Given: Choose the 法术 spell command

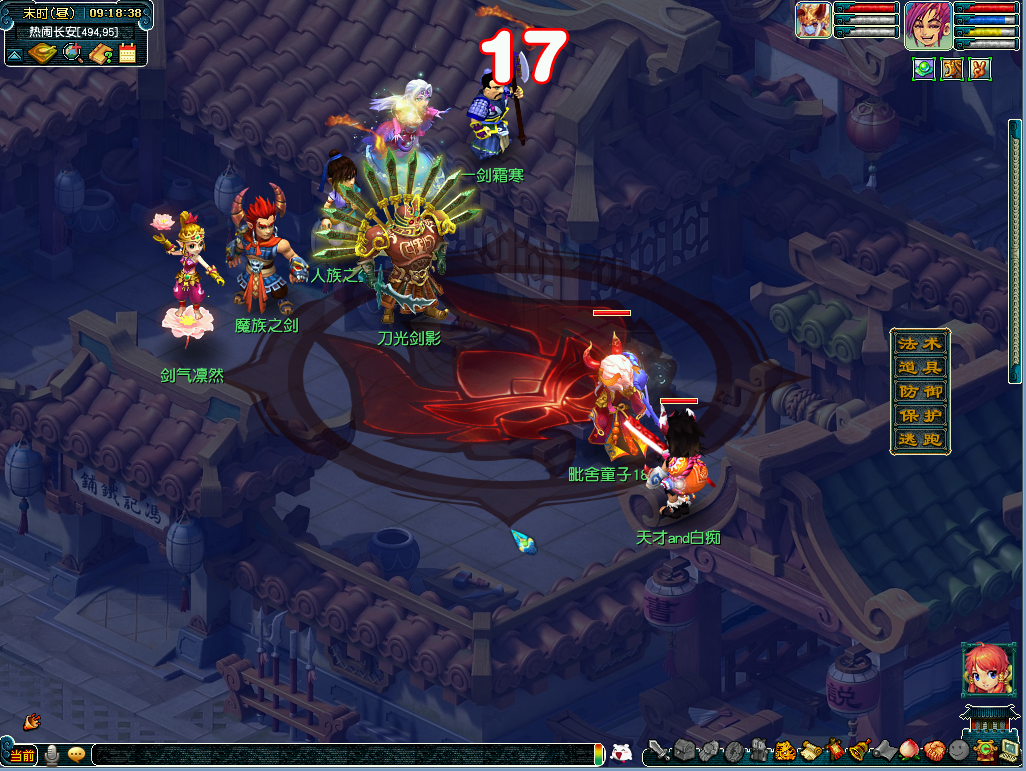Looking at the screenshot, I should point(920,343).
